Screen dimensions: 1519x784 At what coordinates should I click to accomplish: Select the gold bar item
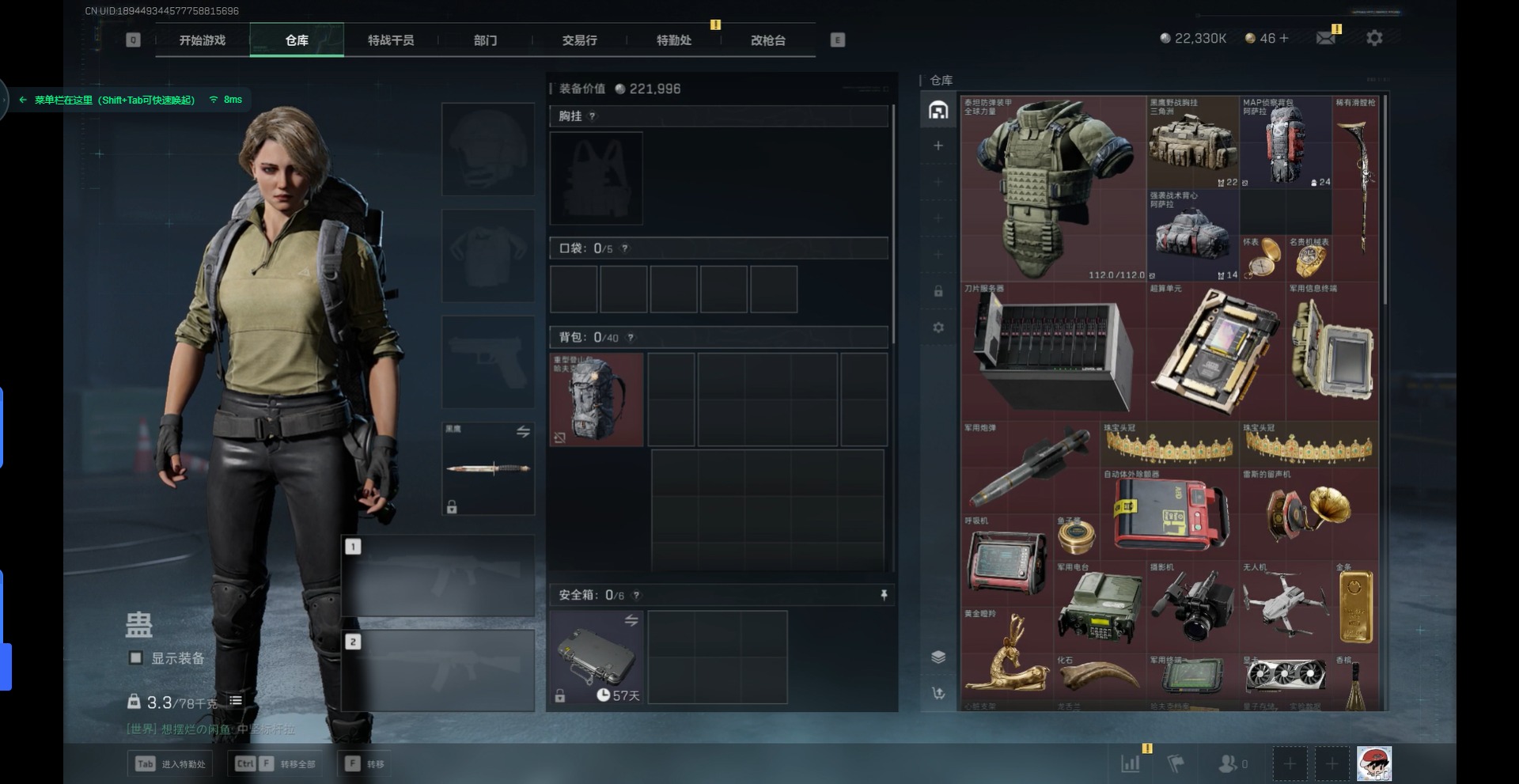[1355, 608]
